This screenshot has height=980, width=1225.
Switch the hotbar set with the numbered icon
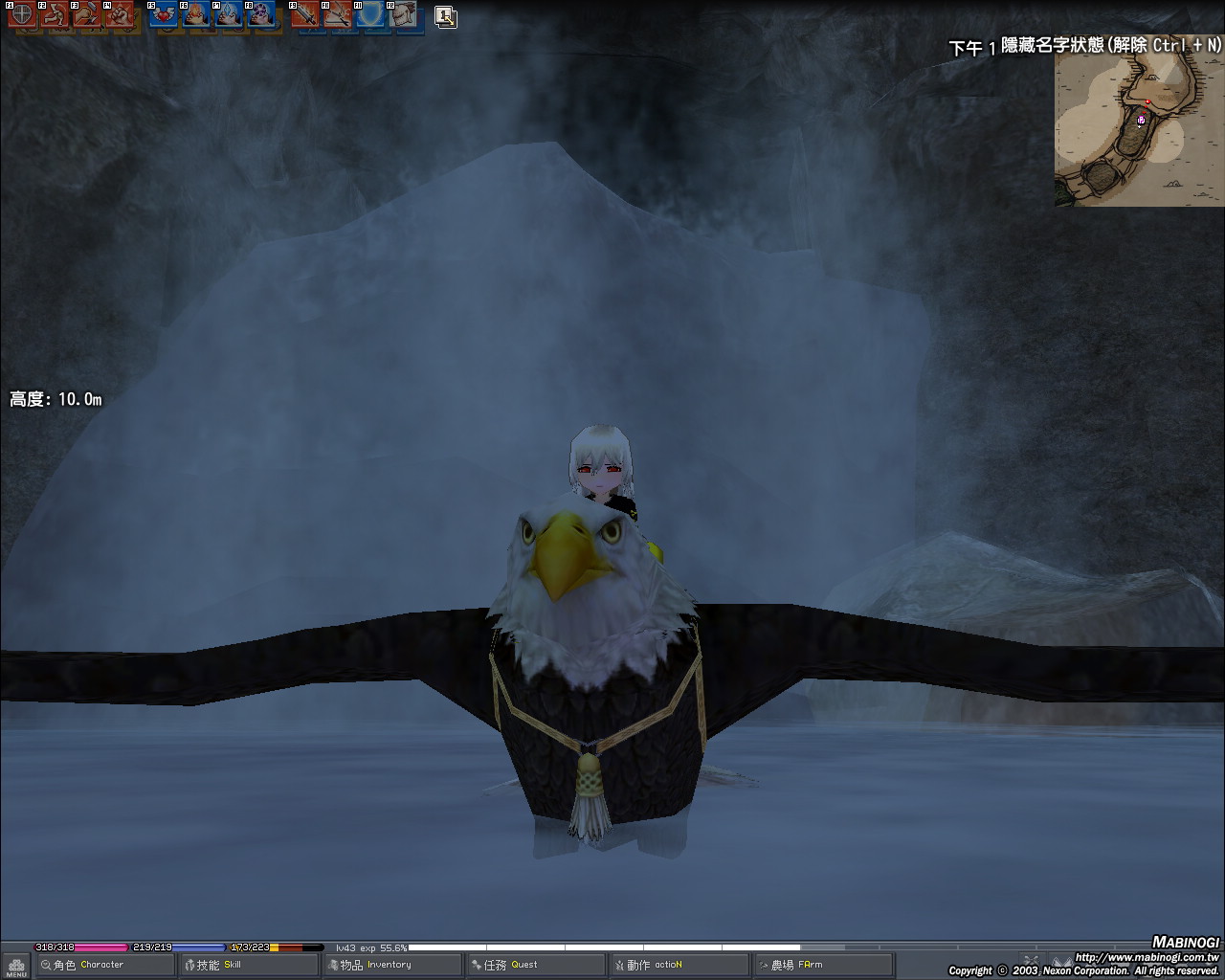[x=445, y=15]
